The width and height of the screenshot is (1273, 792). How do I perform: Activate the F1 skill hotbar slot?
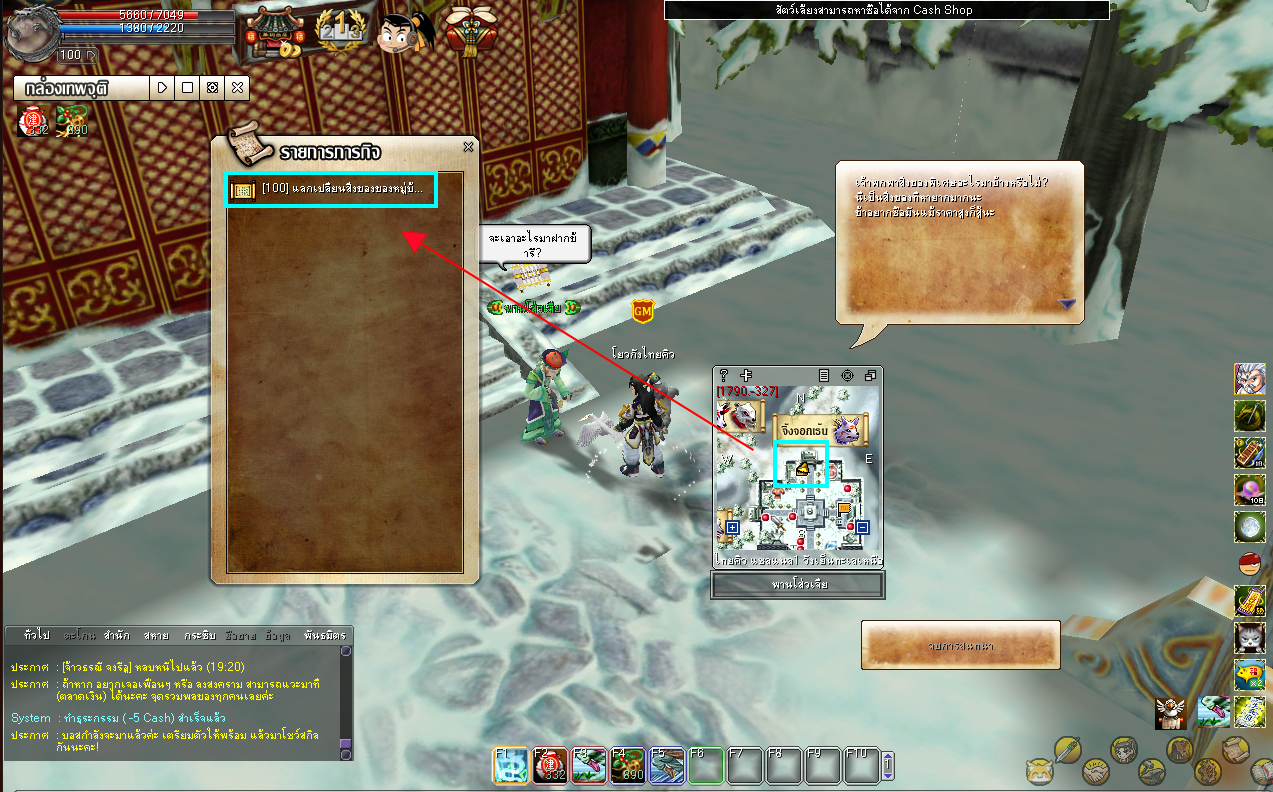tap(510, 766)
